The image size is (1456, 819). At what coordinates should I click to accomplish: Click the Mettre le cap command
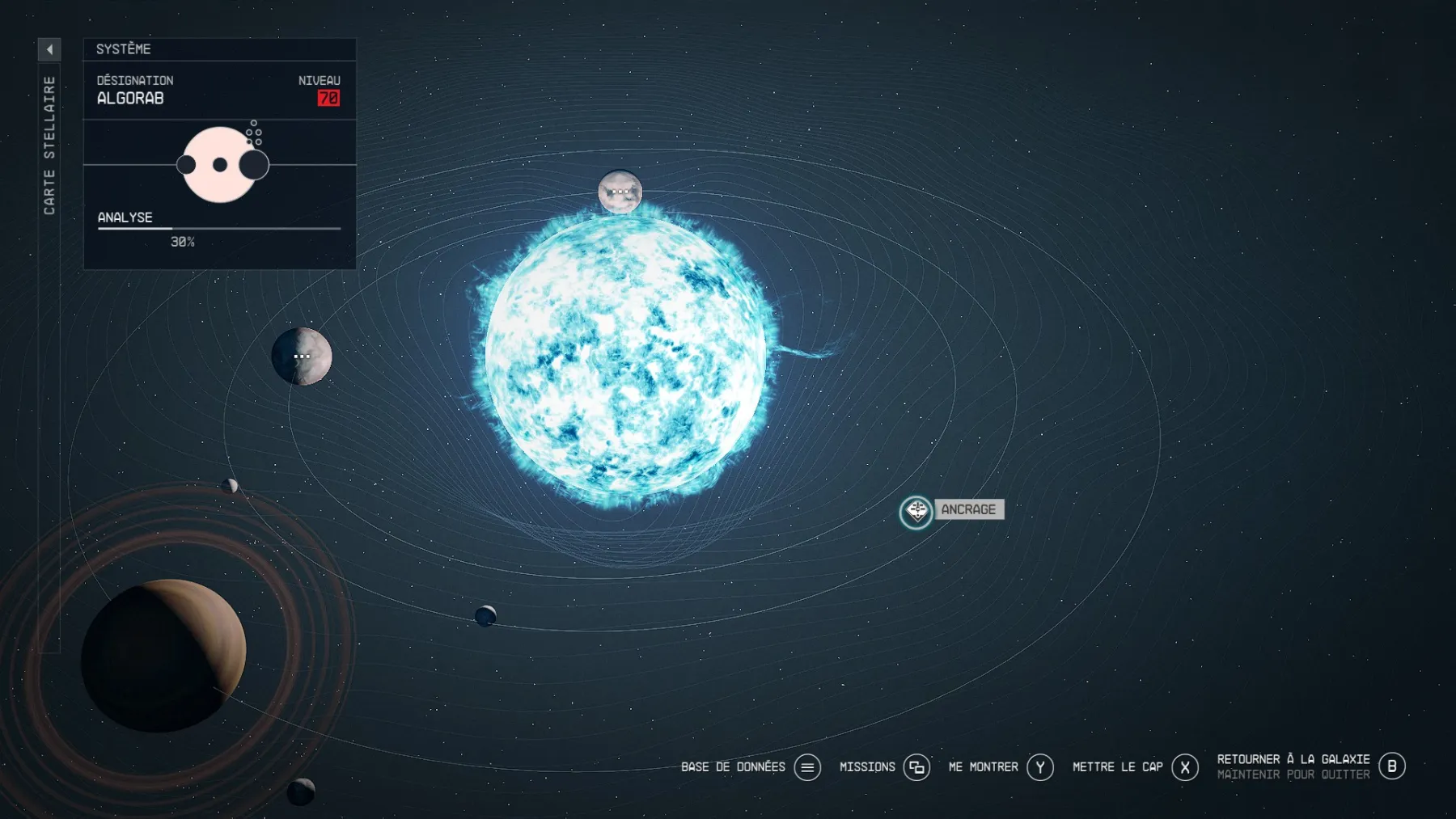click(x=1117, y=766)
